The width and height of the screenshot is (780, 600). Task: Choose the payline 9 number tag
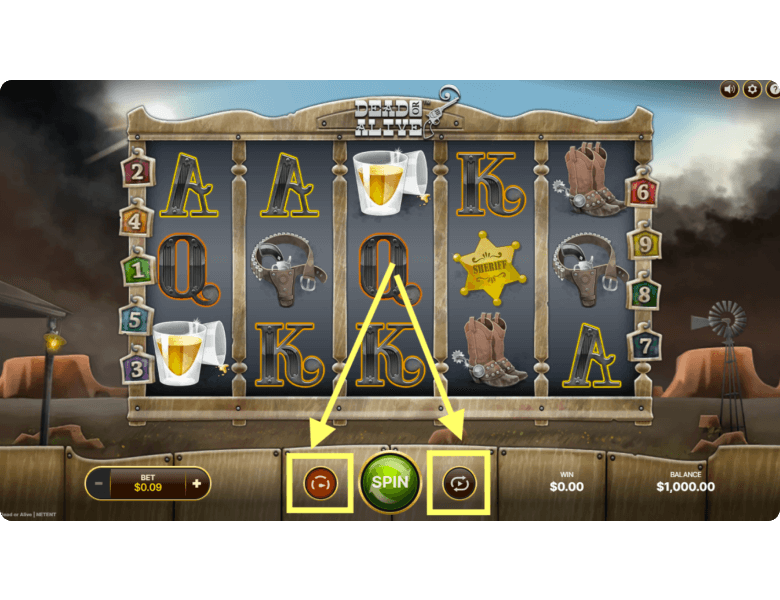tap(643, 243)
